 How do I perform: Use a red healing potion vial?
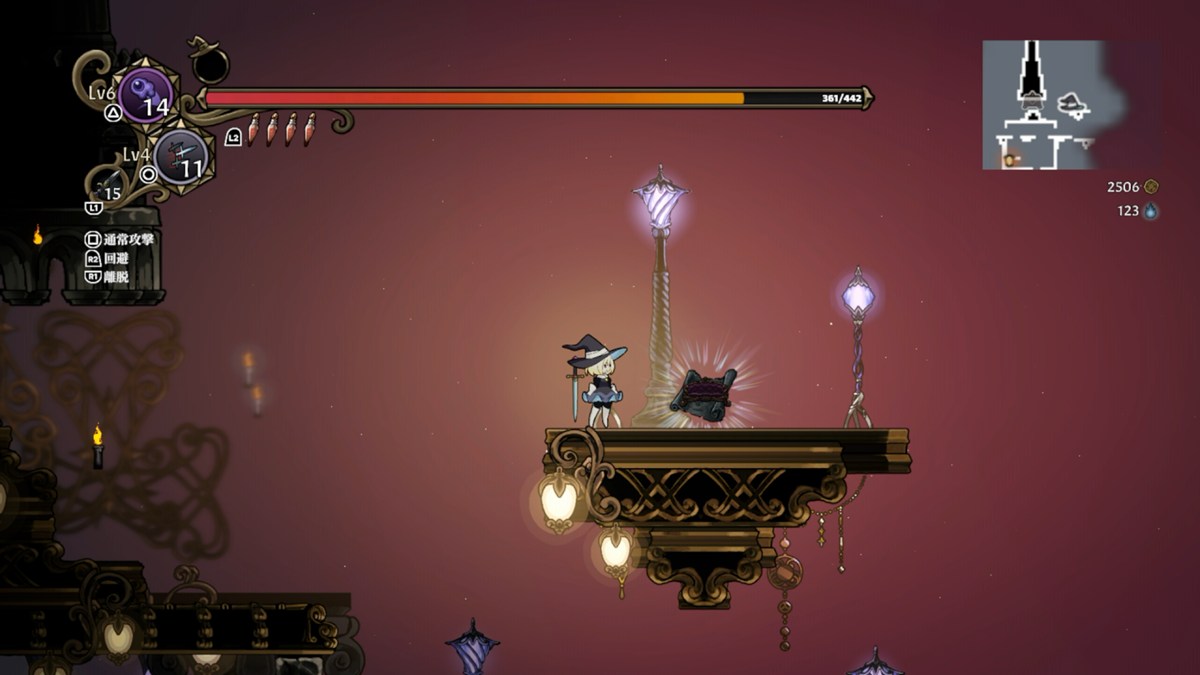tap(253, 129)
